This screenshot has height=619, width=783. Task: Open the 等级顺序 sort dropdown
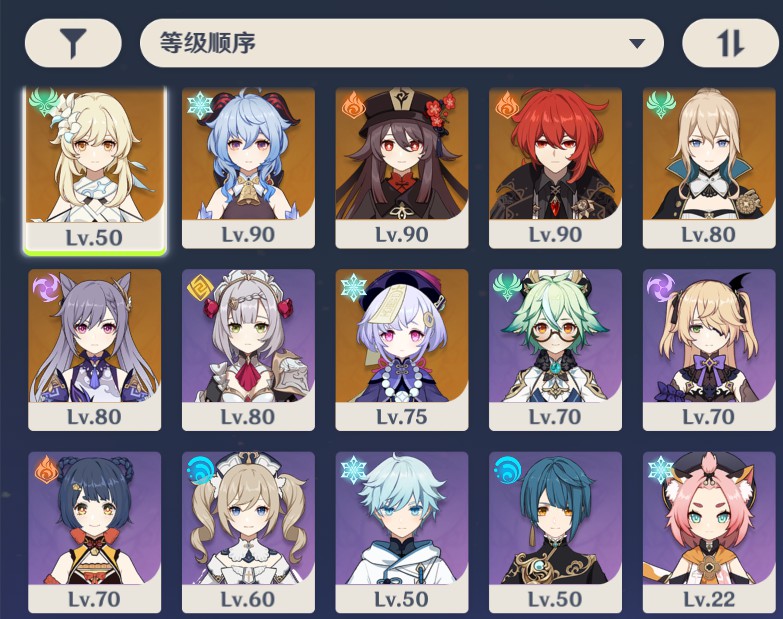coord(401,43)
